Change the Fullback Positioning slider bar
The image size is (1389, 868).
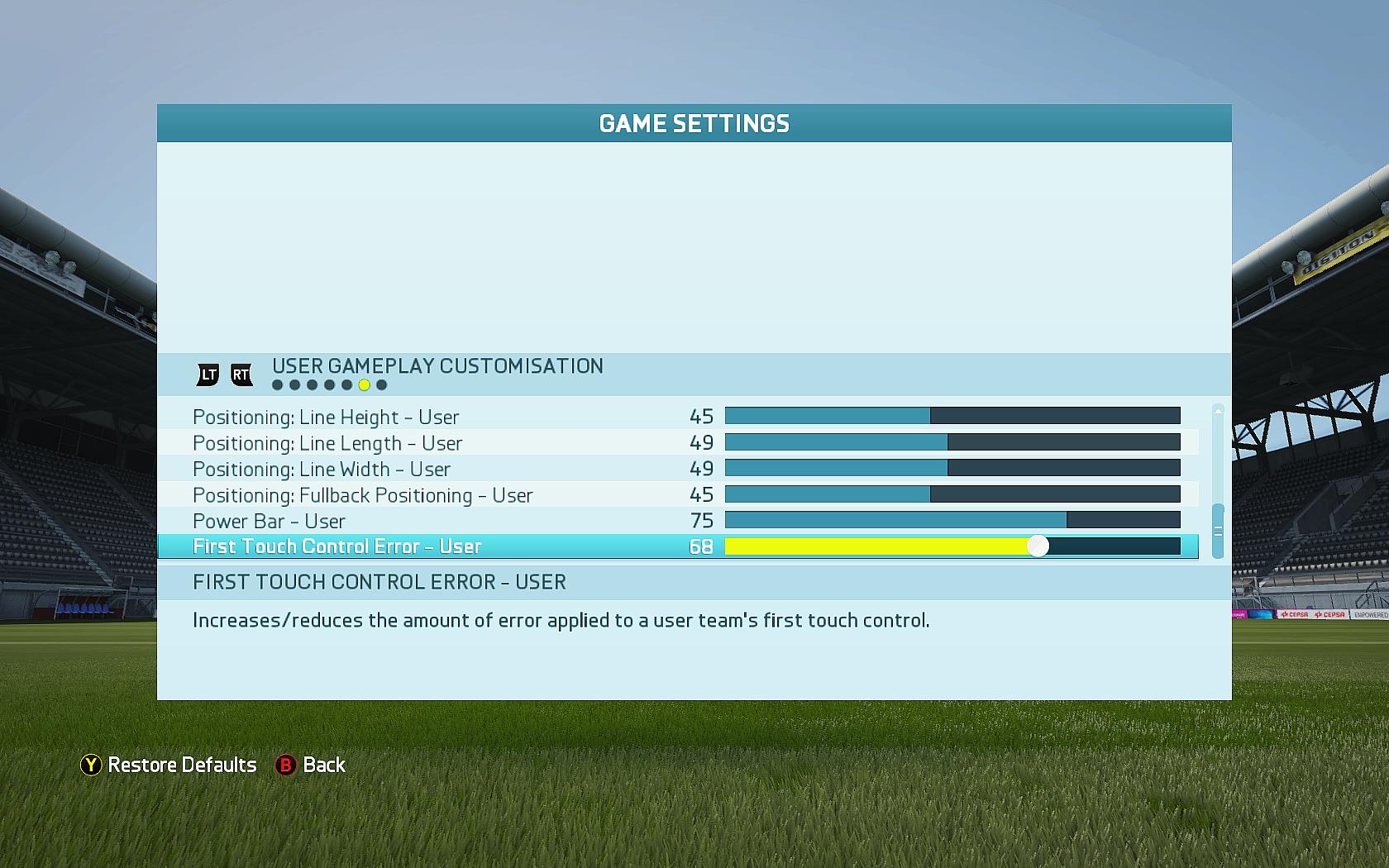pos(952,494)
